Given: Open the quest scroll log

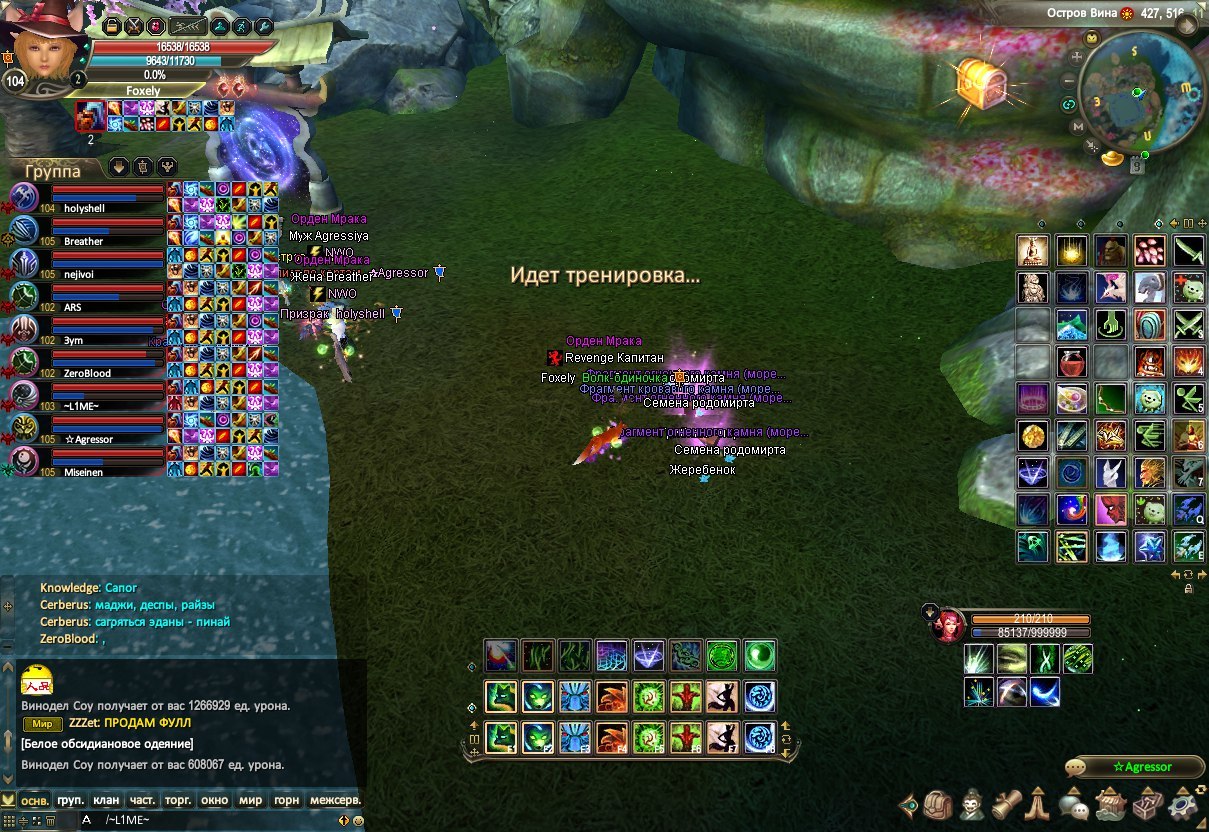Looking at the screenshot, I should 1007,803.
